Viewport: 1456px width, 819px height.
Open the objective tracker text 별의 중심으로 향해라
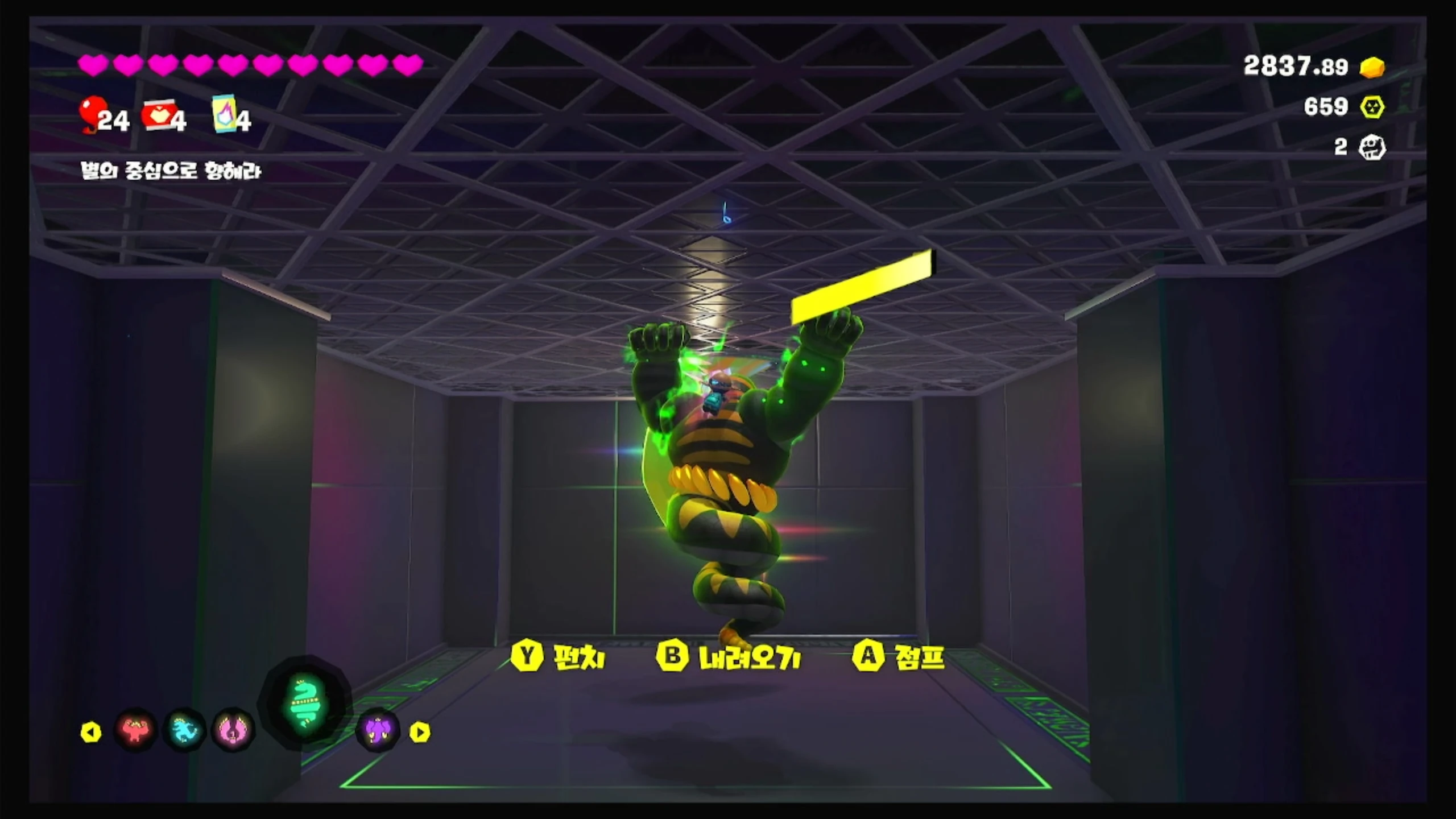click(171, 171)
